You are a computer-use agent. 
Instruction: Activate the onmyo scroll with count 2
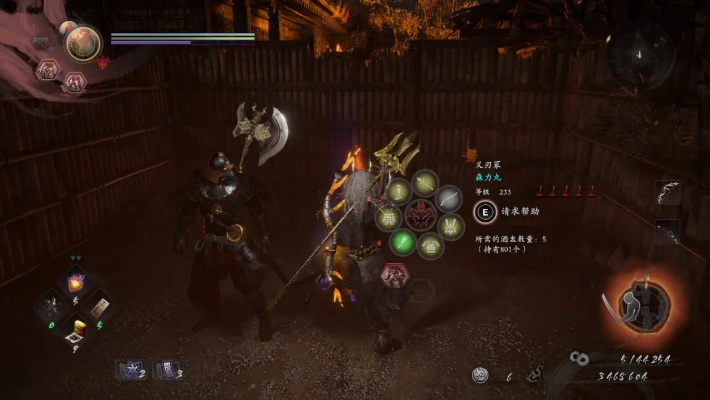[x=131, y=371]
